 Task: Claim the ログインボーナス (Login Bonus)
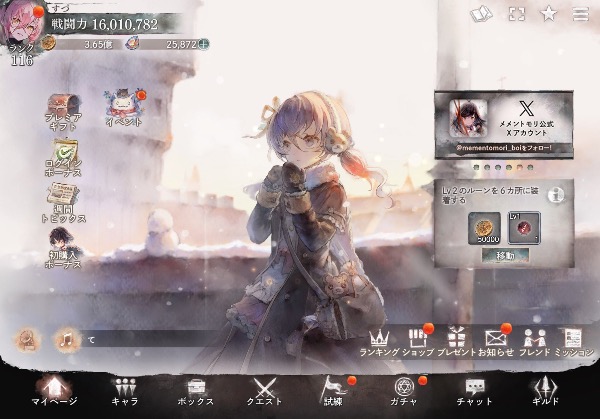(63, 155)
